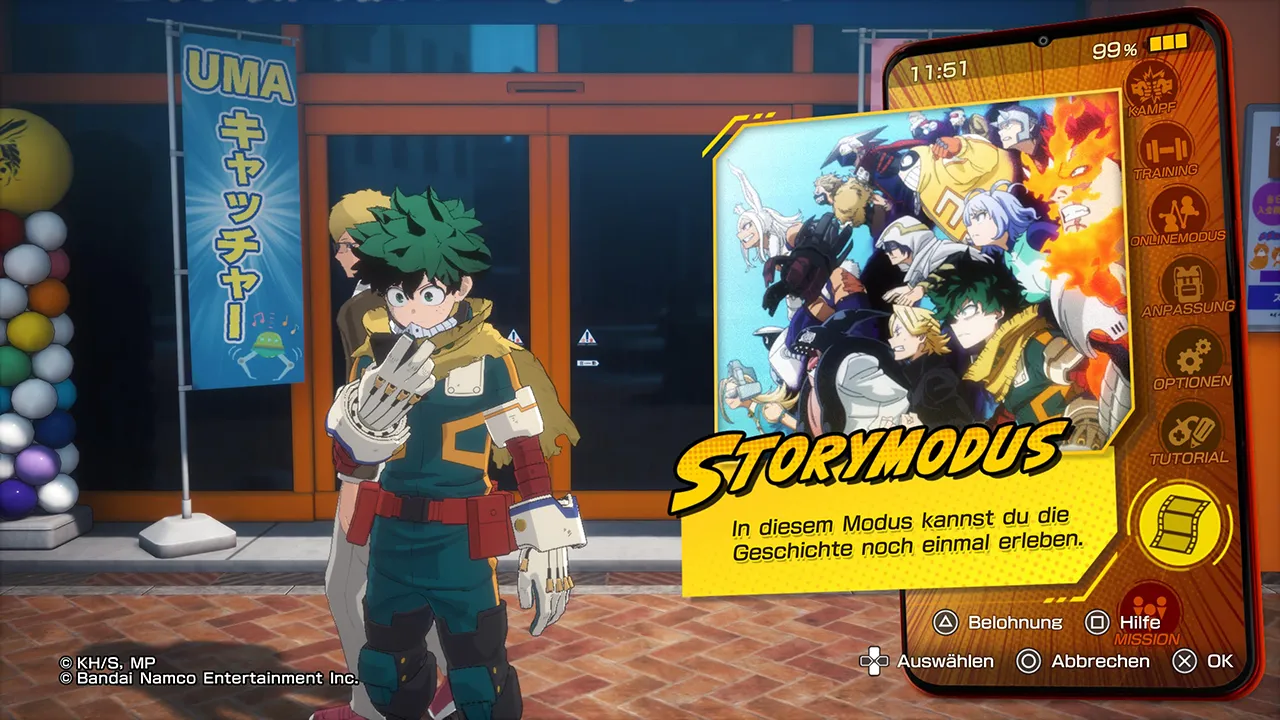Image resolution: width=1280 pixels, height=720 pixels.
Task: Click the Storymodus artwork card
Action: click(x=924, y=277)
